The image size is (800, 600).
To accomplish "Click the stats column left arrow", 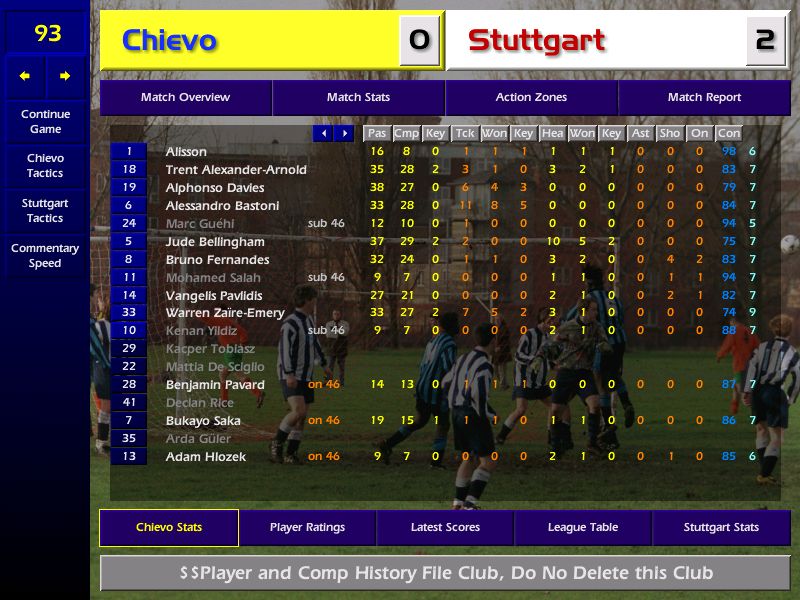I will coord(323,133).
